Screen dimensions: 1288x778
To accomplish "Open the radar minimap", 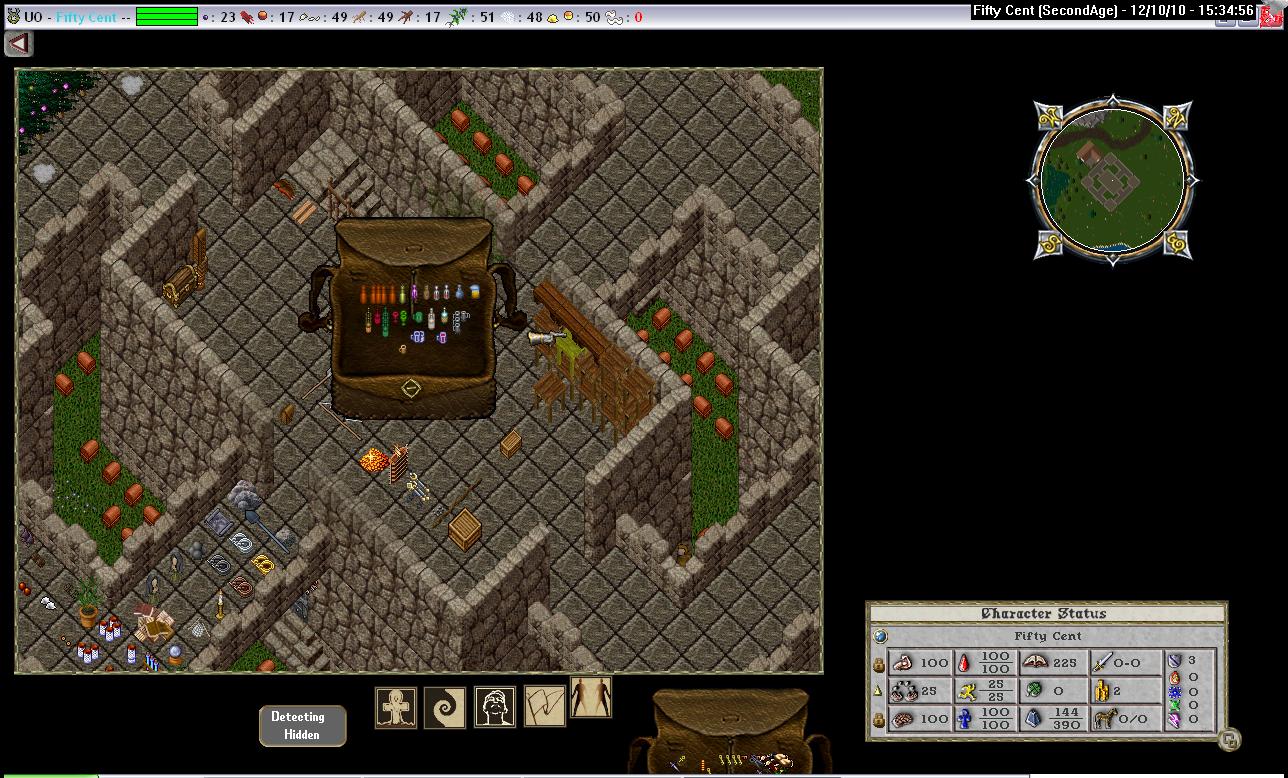I will pyautogui.click(x=1111, y=180).
